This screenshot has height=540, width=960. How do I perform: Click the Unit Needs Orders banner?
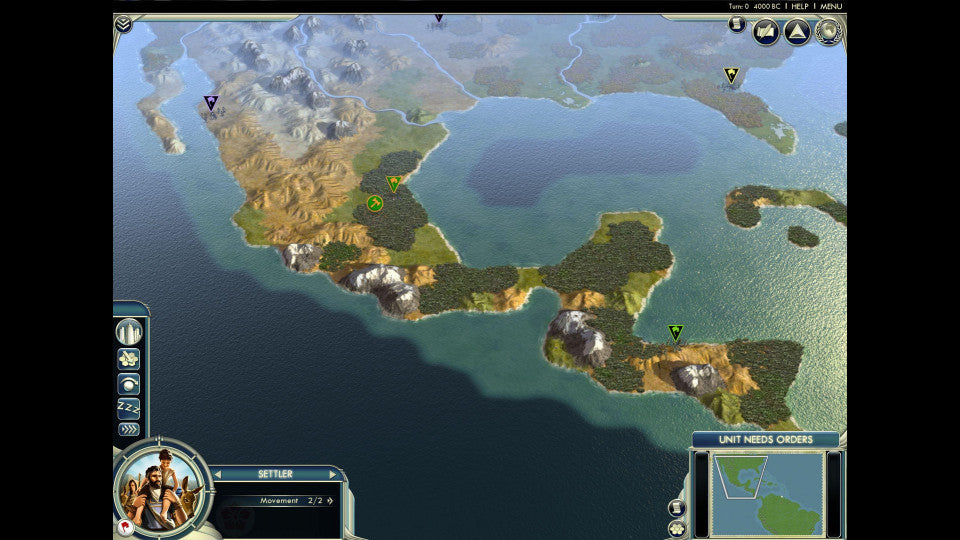pos(765,440)
